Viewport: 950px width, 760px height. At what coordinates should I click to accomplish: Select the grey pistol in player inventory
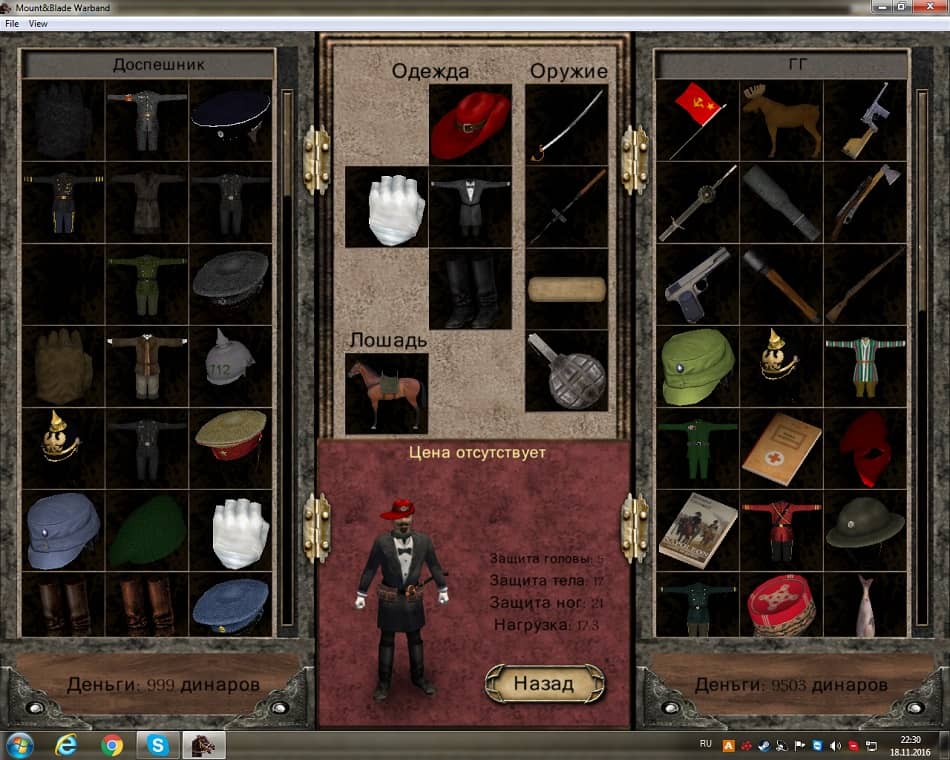[x=697, y=284]
